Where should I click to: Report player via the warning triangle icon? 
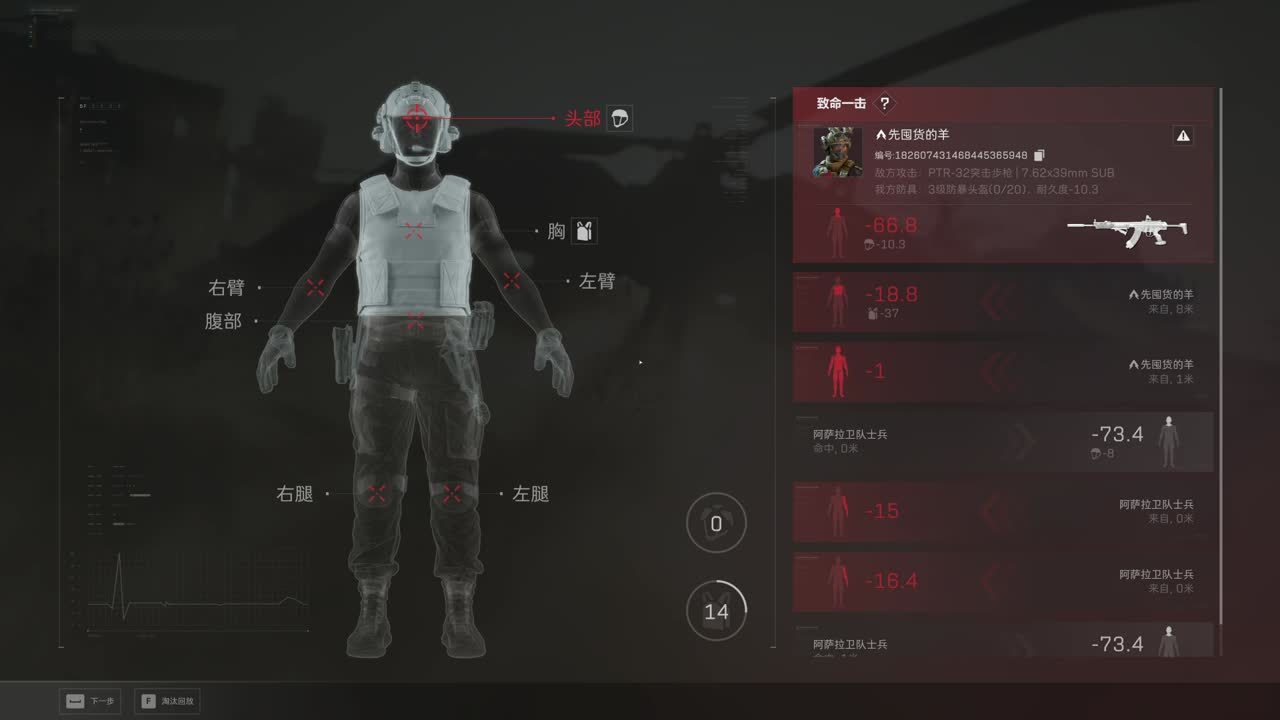[1183, 136]
